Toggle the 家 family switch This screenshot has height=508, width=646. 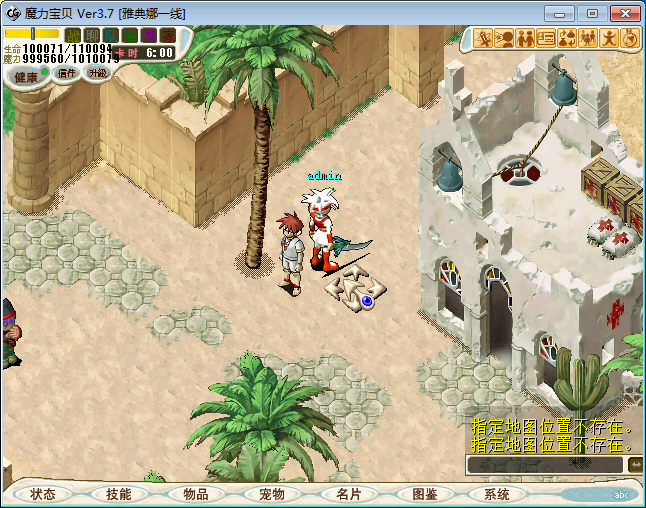(167, 35)
